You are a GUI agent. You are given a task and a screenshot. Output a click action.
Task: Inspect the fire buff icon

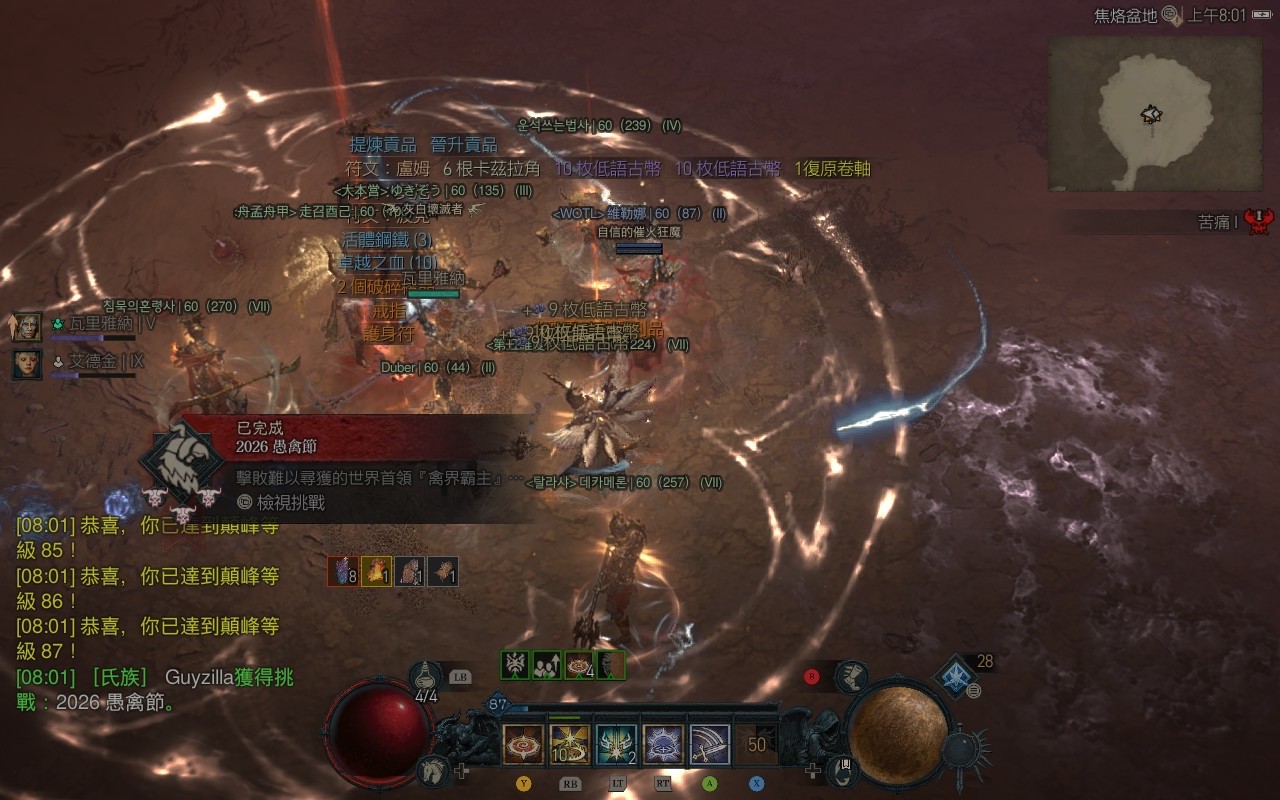point(376,571)
